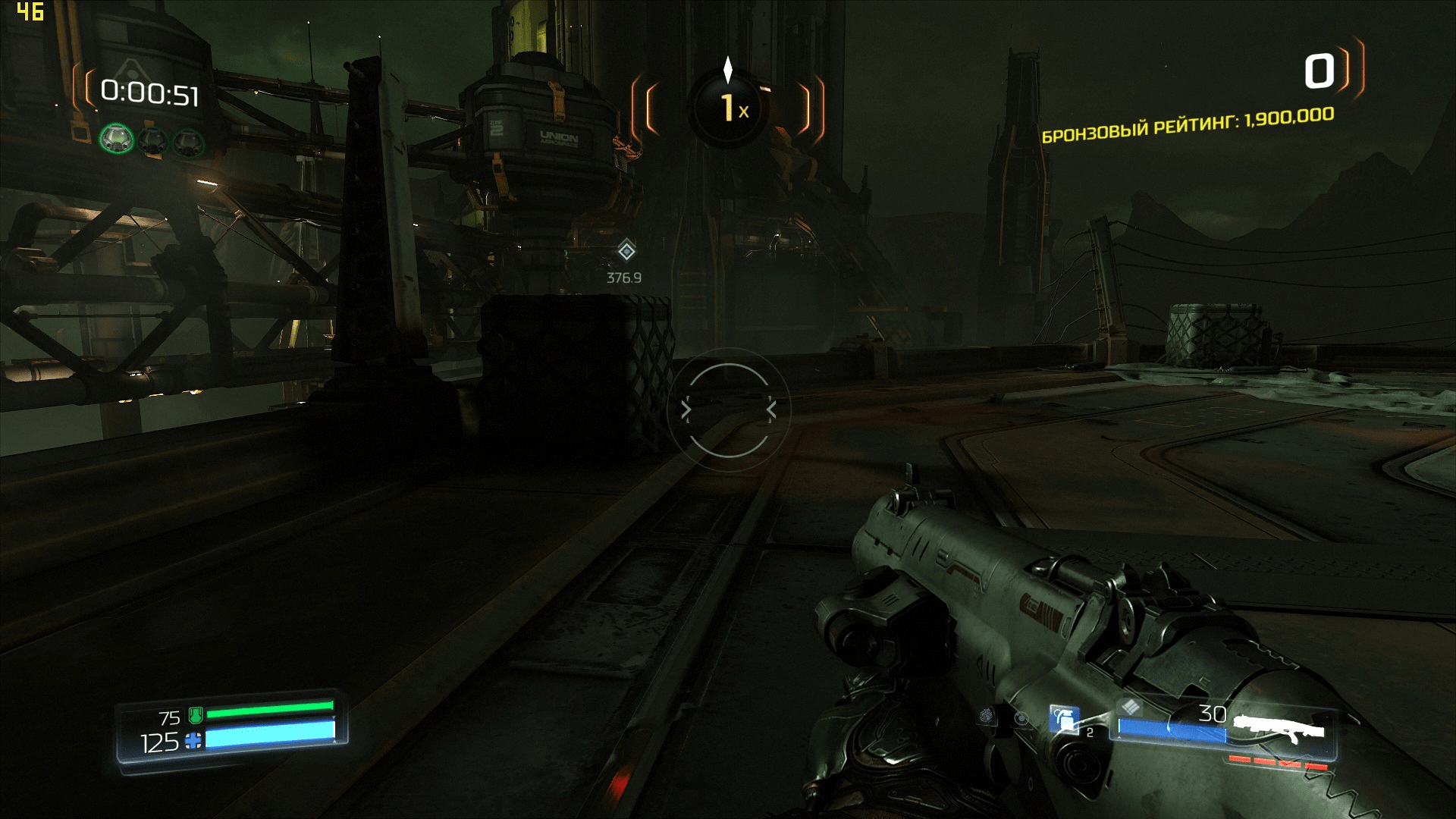Viewport: 1456px width, 819px height.
Task: Click the green armor shield icon
Action: point(195,714)
